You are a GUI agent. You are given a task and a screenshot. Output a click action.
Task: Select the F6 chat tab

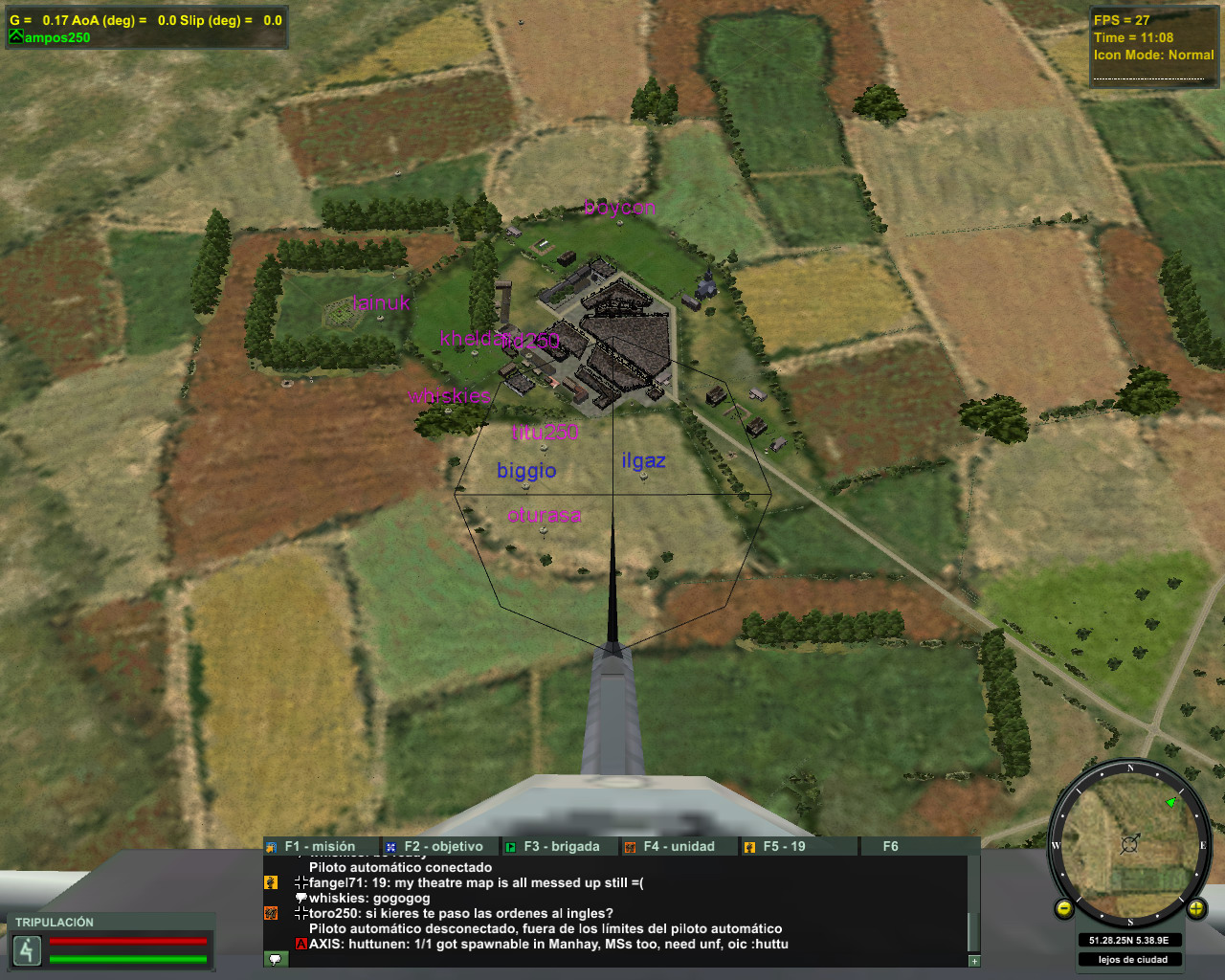click(890, 847)
